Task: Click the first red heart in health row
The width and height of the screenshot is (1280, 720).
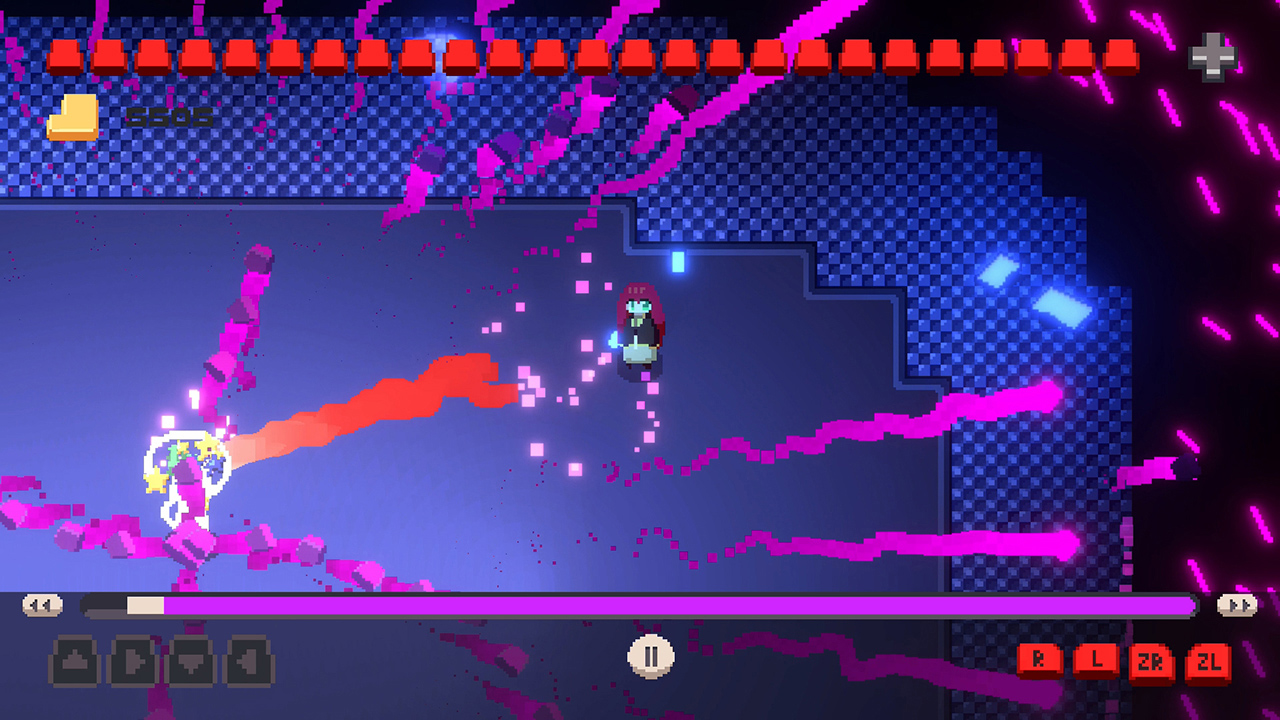Action: [66, 57]
